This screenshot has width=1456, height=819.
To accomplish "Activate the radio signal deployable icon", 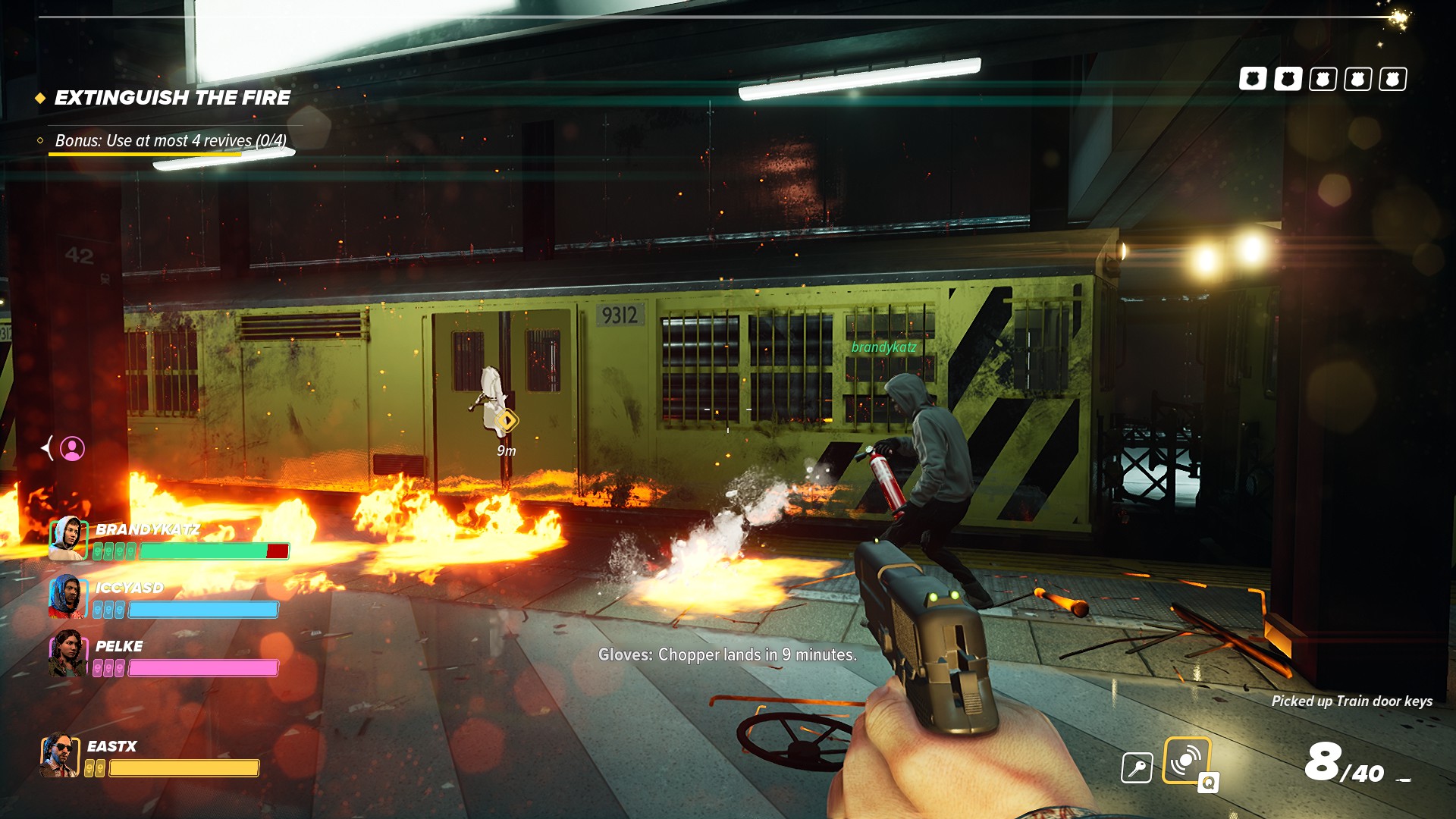I will (1186, 760).
